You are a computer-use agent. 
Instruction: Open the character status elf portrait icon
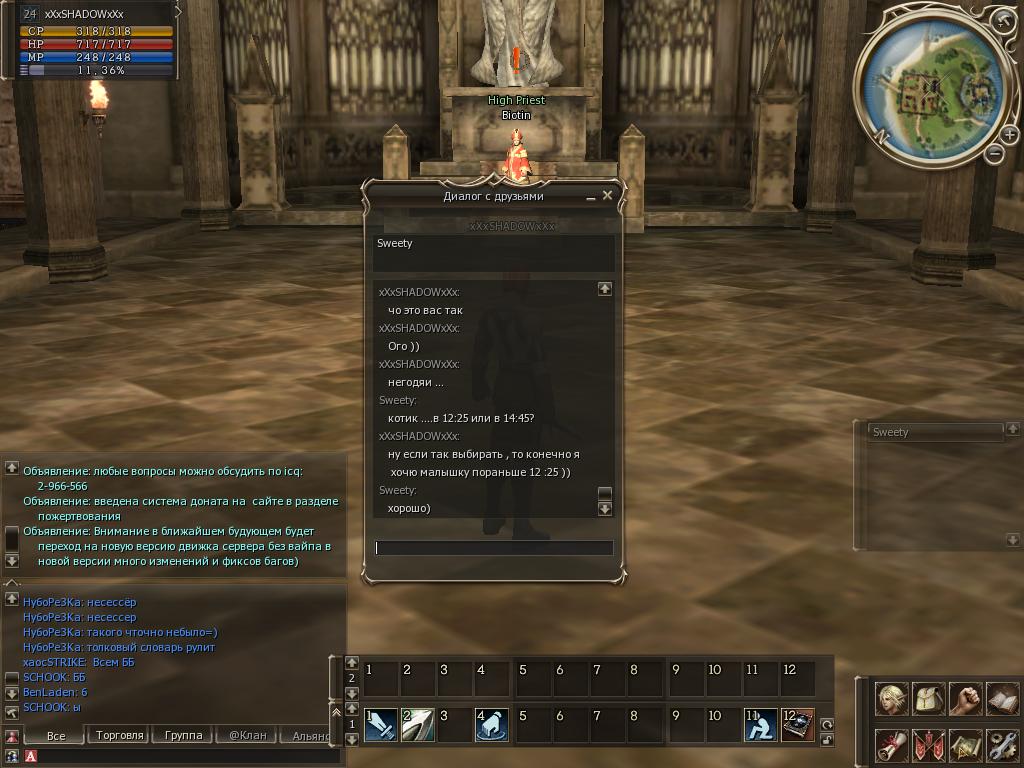892,699
